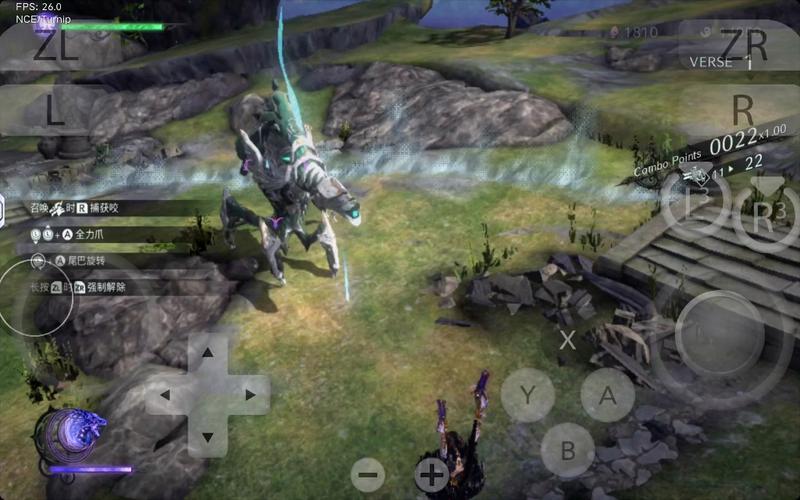Tap the X face button
The width and height of the screenshot is (800, 500).
point(567,340)
